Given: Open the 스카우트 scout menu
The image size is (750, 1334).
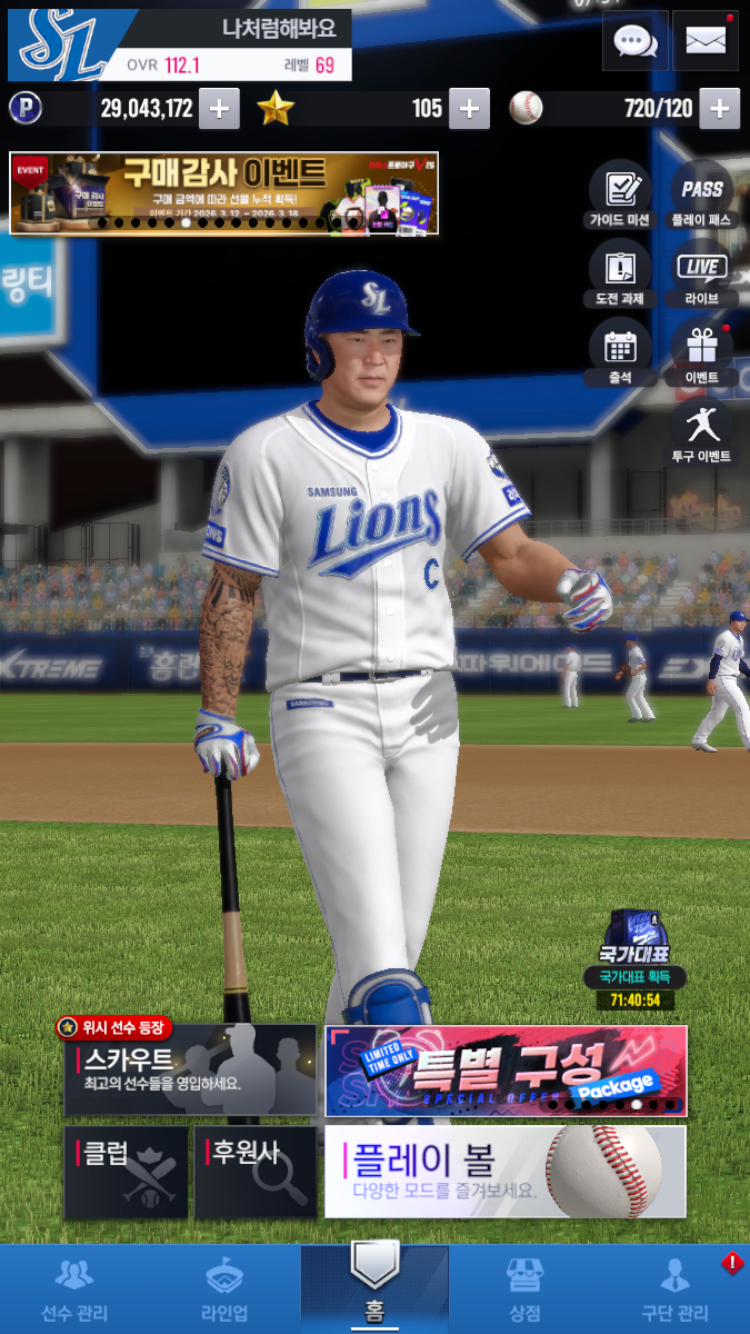Looking at the screenshot, I should 190,1070.
